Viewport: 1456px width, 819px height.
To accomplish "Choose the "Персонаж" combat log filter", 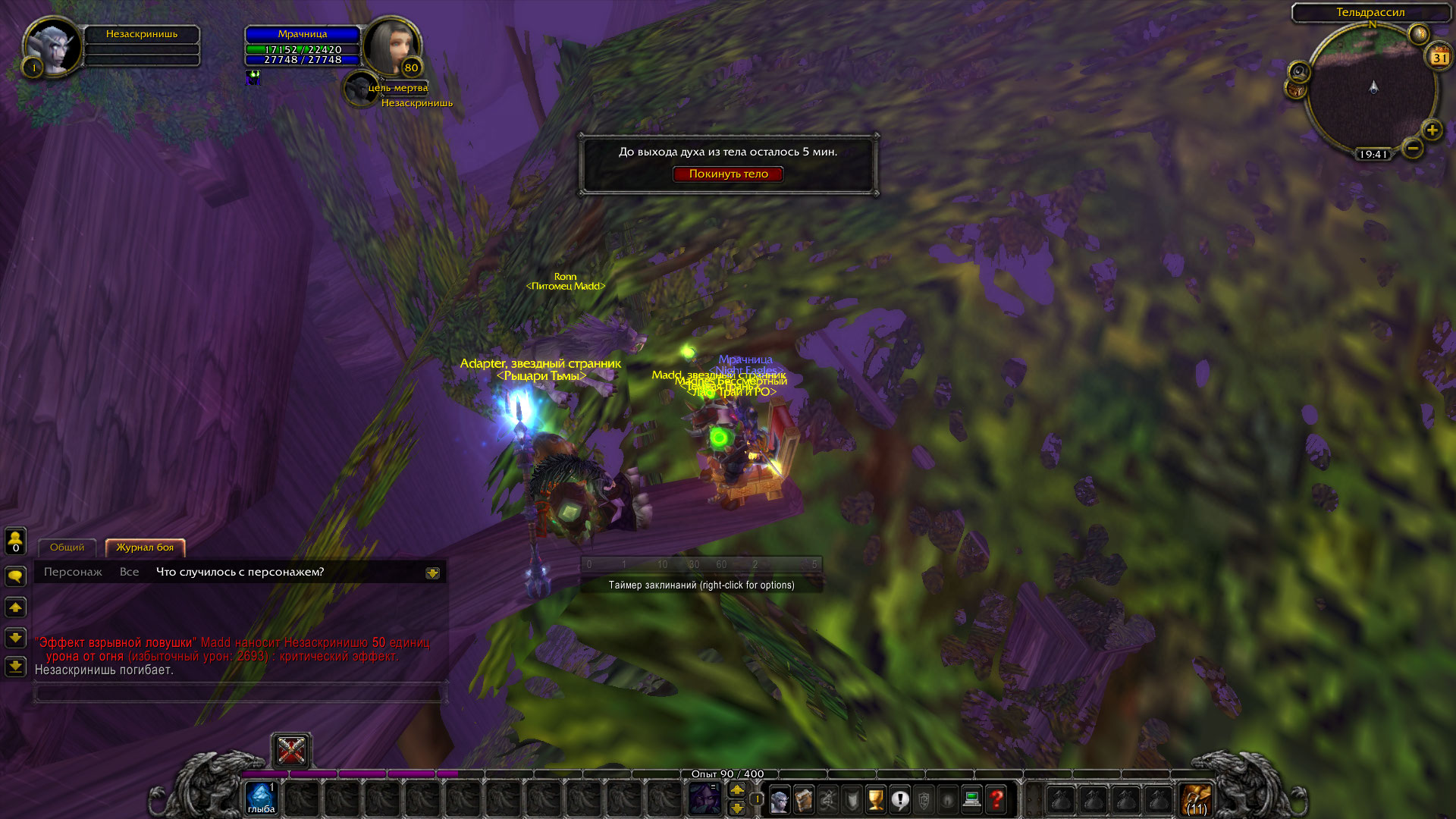I will pyautogui.click(x=73, y=572).
